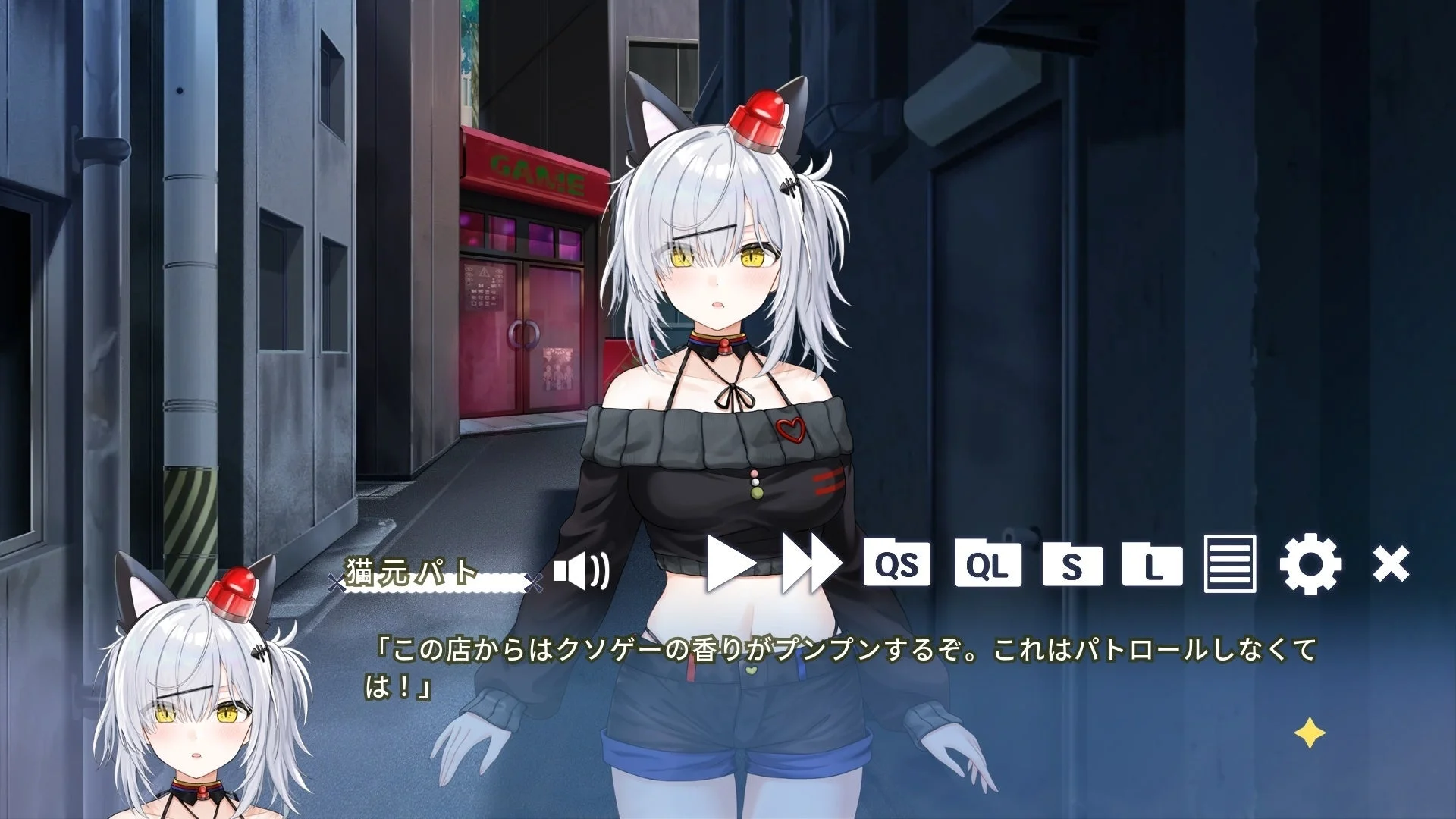Open the load screen via L icon
Screen dimensions: 1456x819
point(1153,563)
